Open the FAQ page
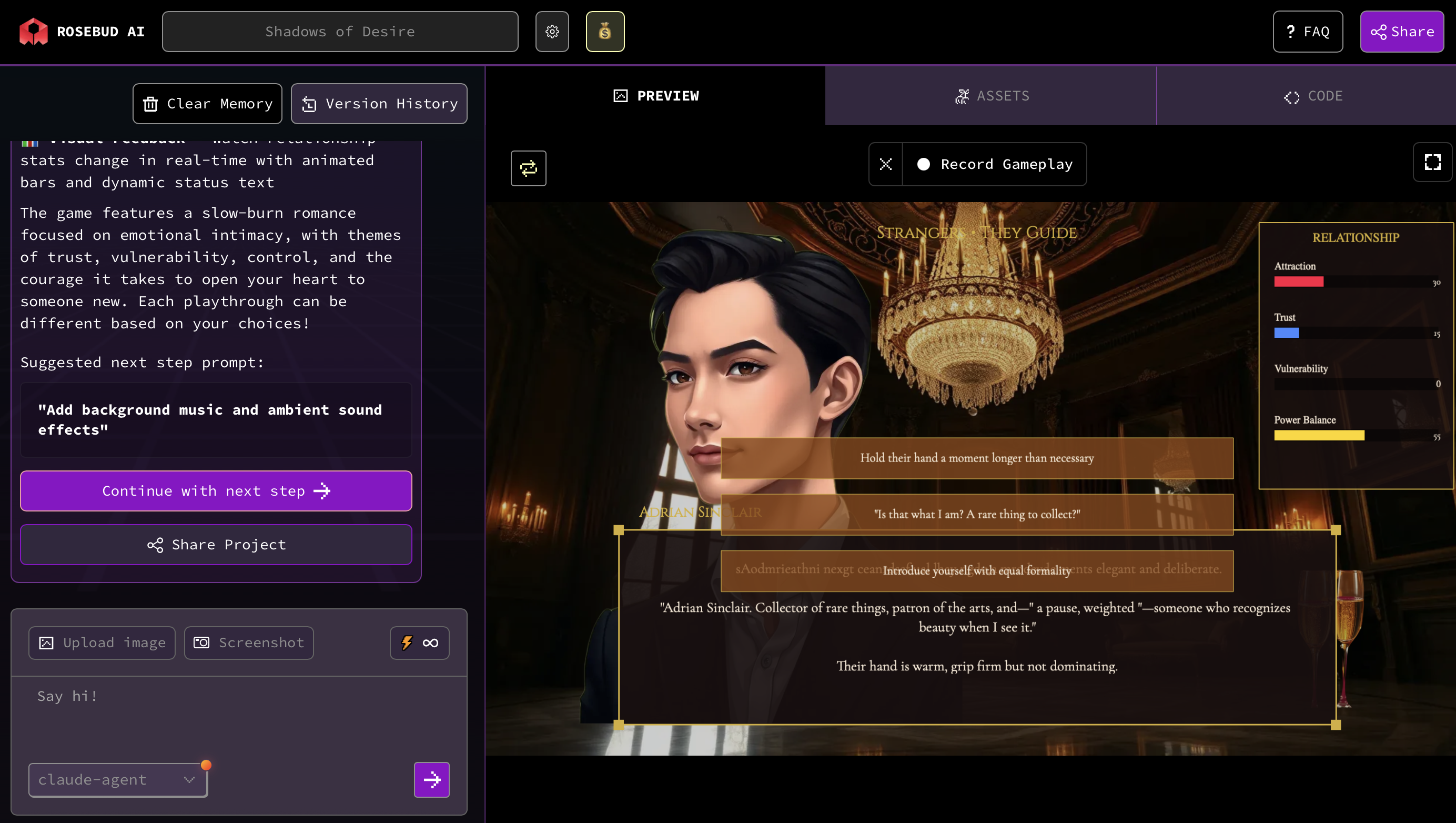1456x823 pixels. click(1307, 32)
